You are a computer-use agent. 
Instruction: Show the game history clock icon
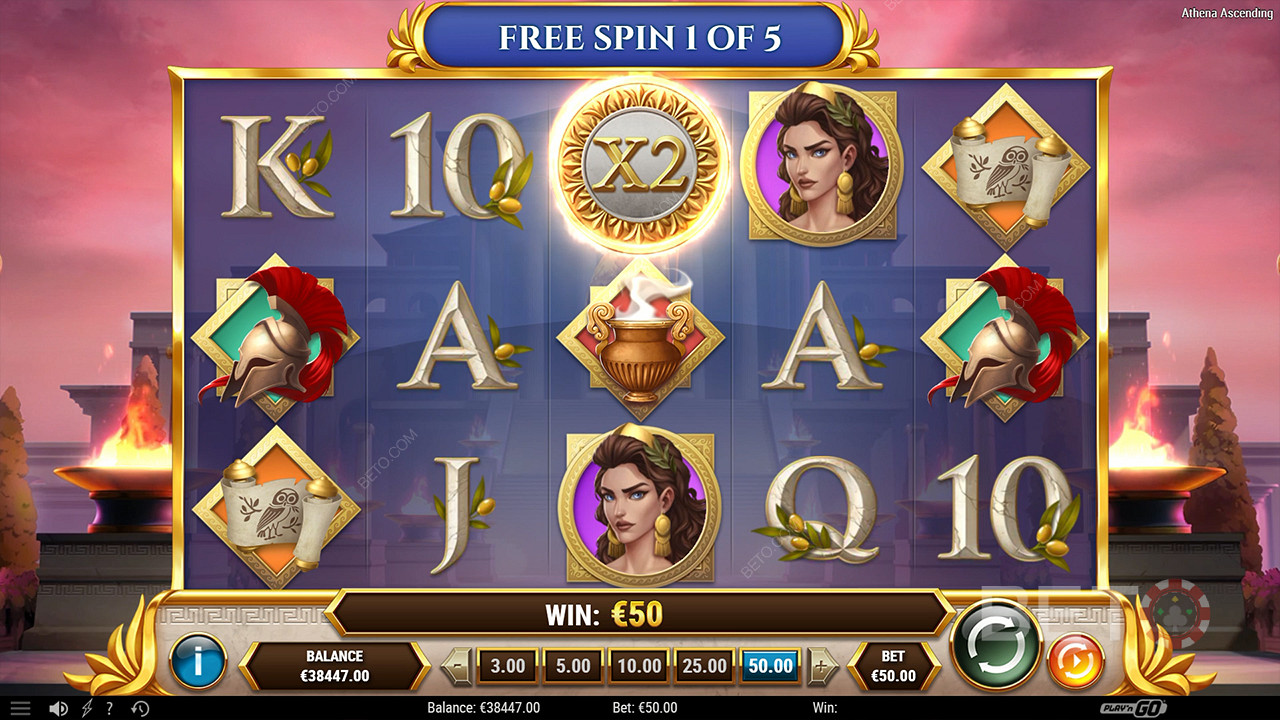click(x=140, y=708)
